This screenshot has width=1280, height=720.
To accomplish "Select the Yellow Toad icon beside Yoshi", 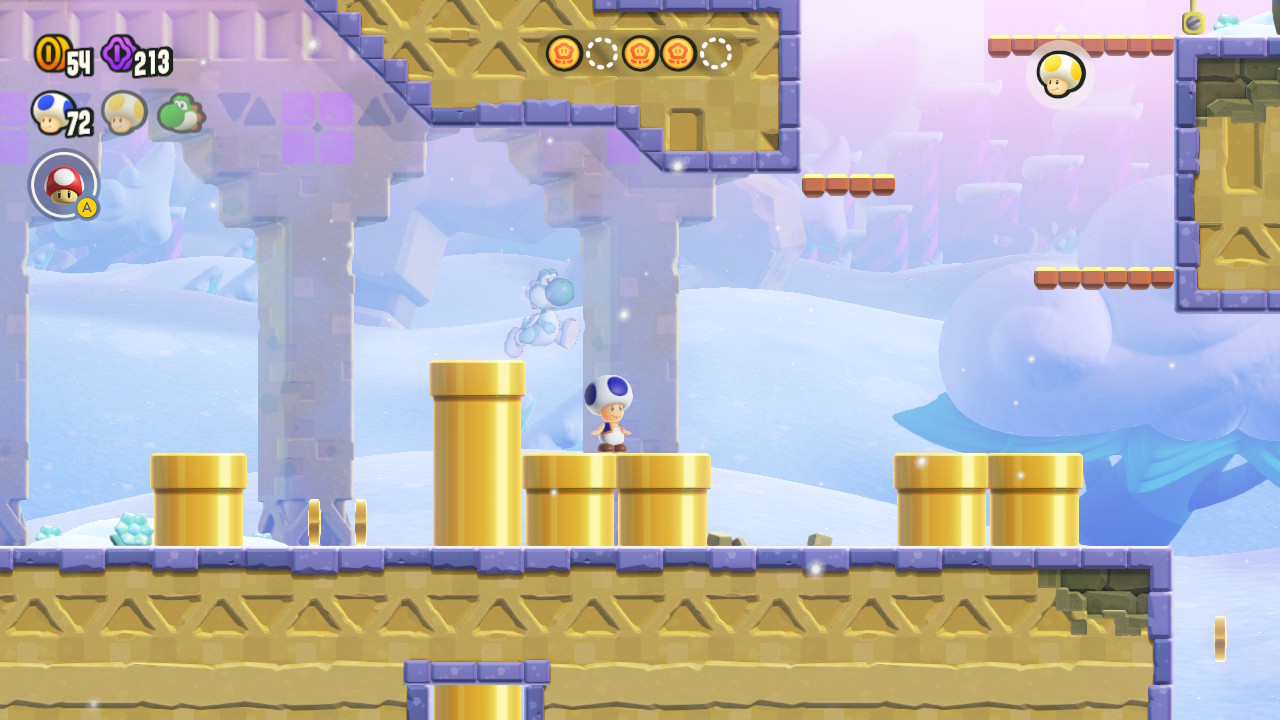I will click(124, 111).
